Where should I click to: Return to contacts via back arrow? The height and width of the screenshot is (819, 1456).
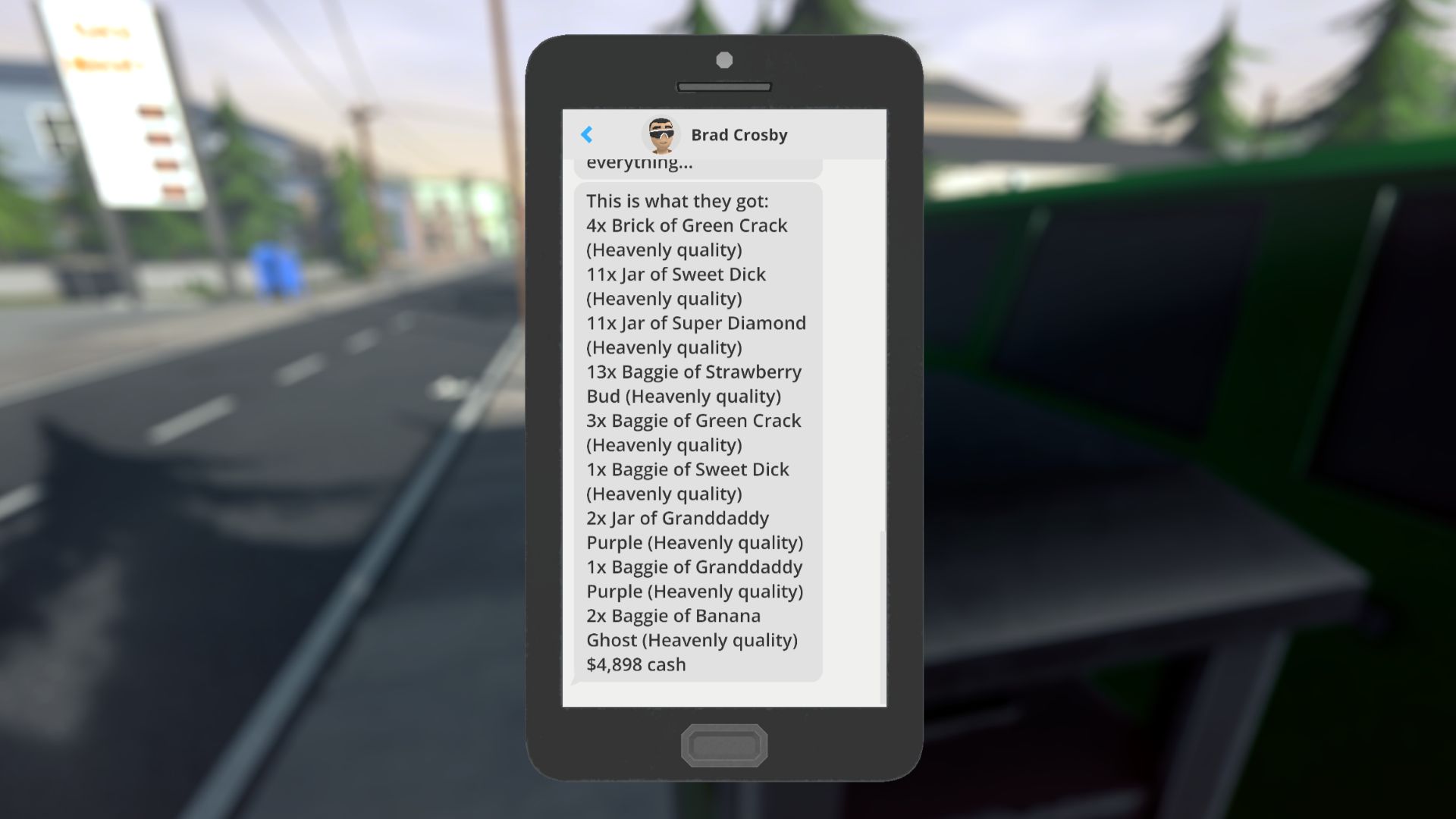pos(586,134)
